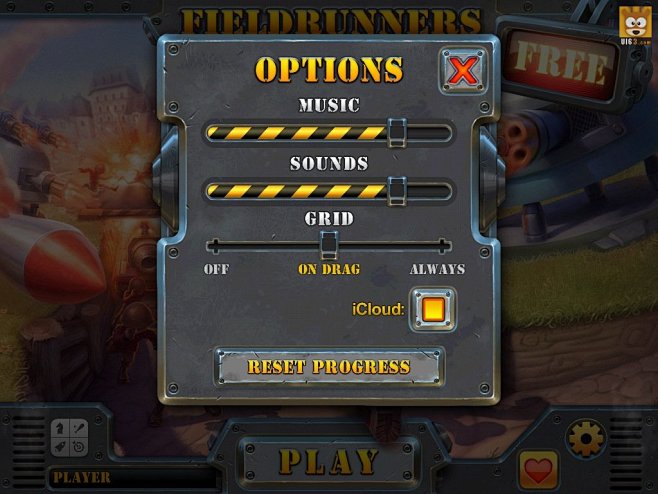This screenshot has width=658, height=494.
Task: Open the tools icon grid button
Action: click(x=69, y=438)
